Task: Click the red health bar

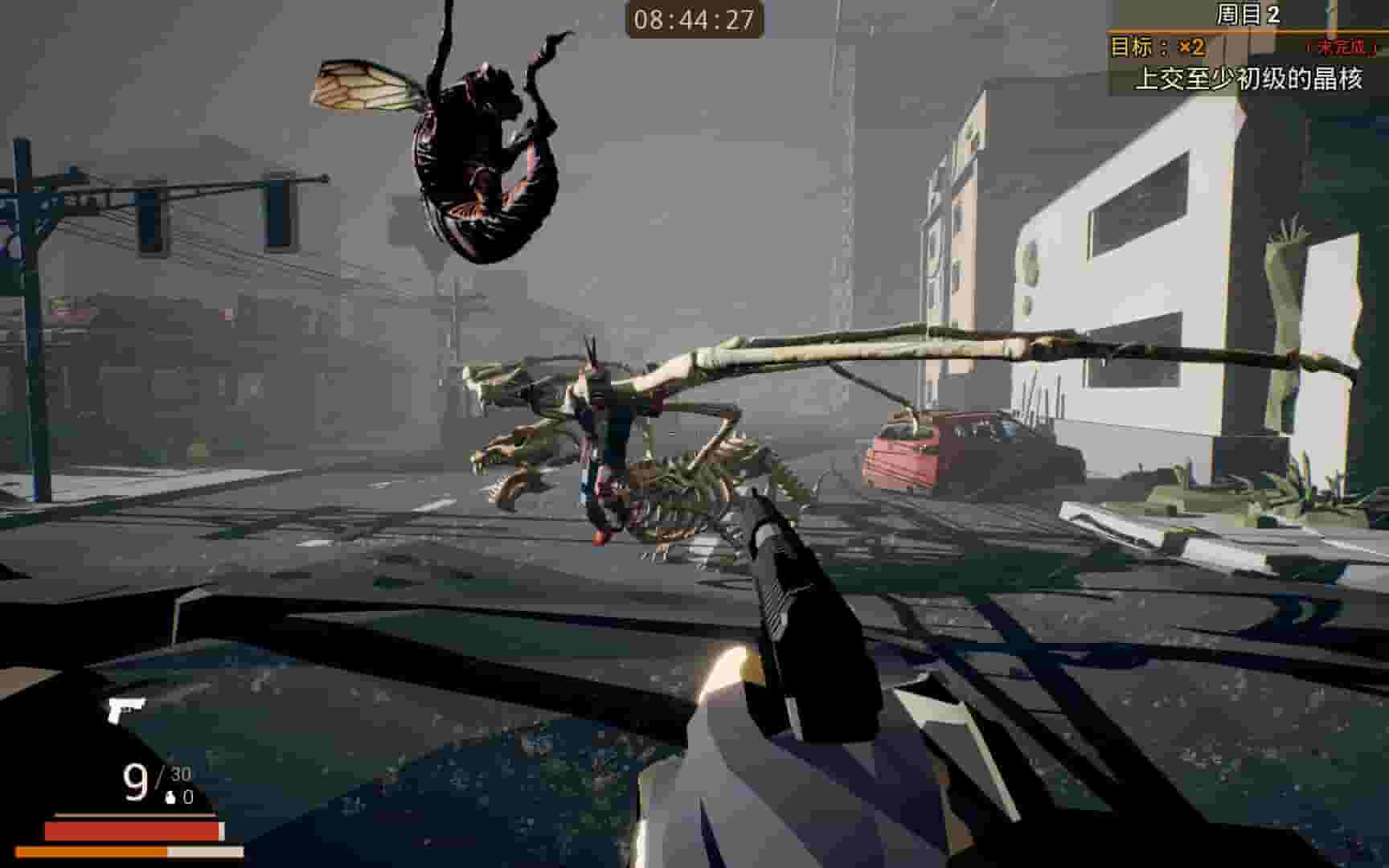Action: [x=133, y=829]
